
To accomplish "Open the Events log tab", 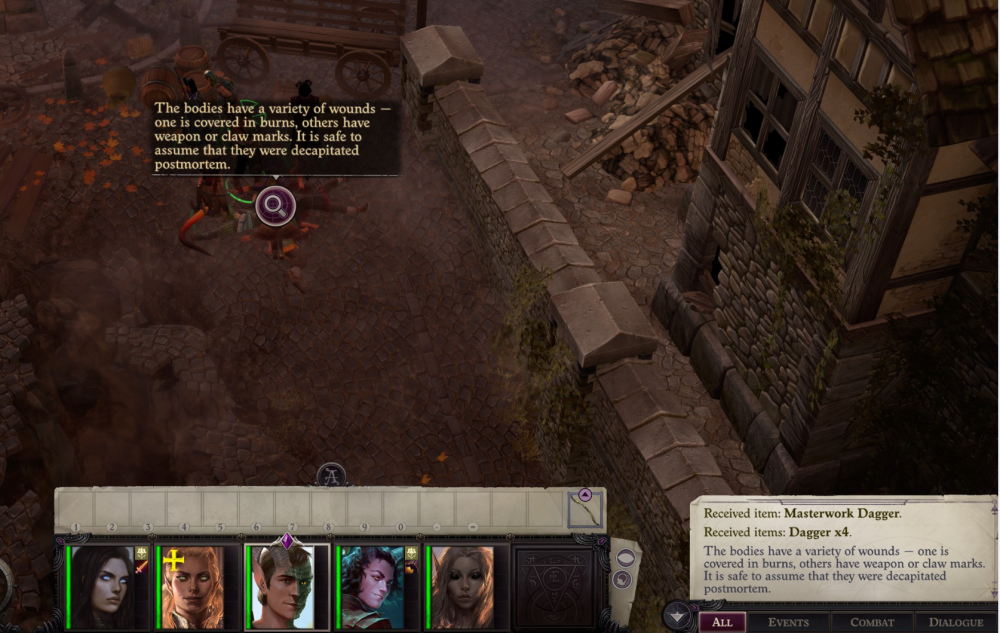I will 789,622.
